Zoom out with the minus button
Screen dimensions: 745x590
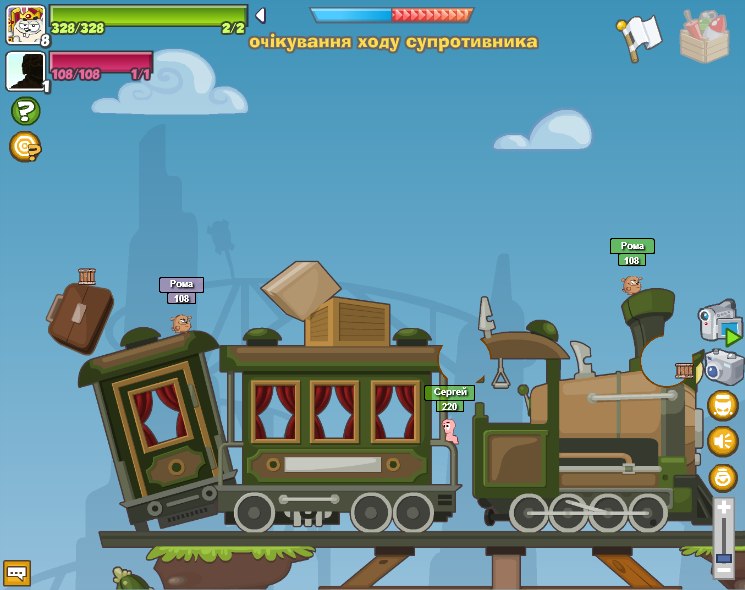pos(723,569)
